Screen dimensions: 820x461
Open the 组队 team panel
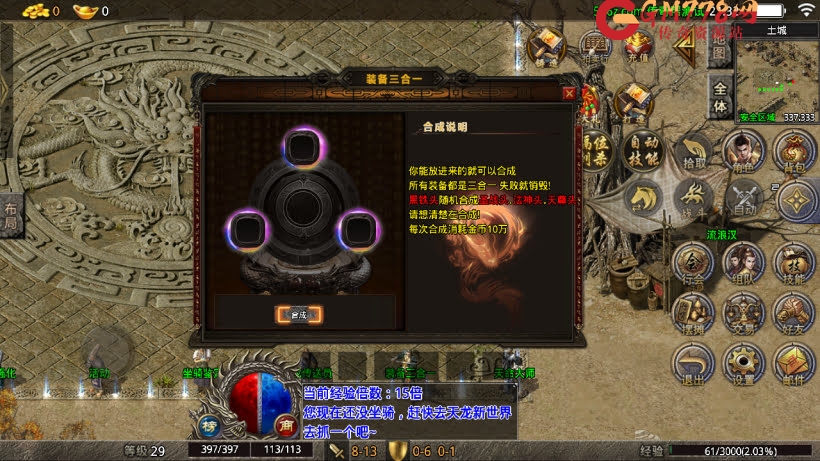coord(743,262)
